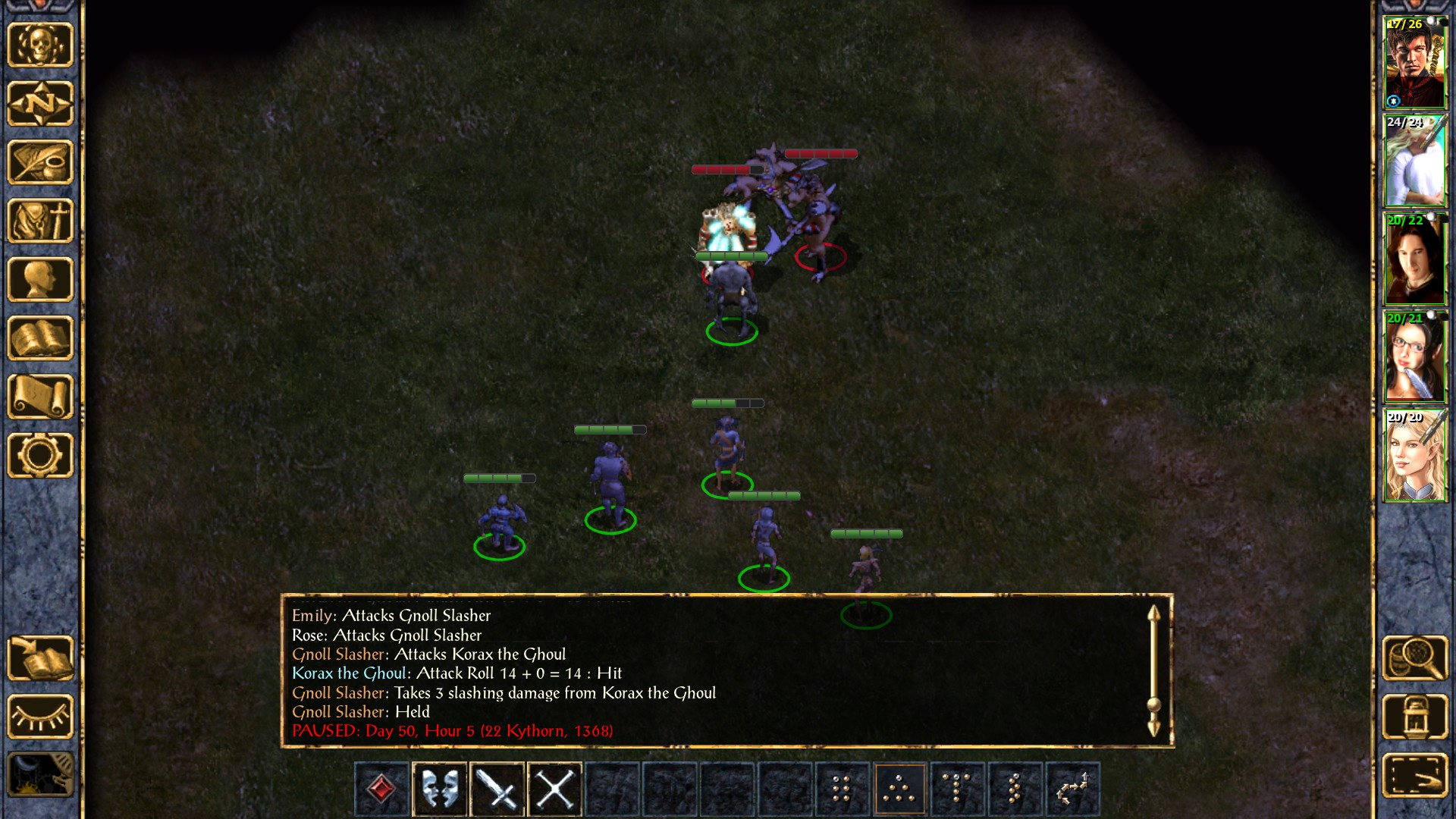Open the priest scroll button
Viewport: 1456px width, 819px height.
coord(40,397)
